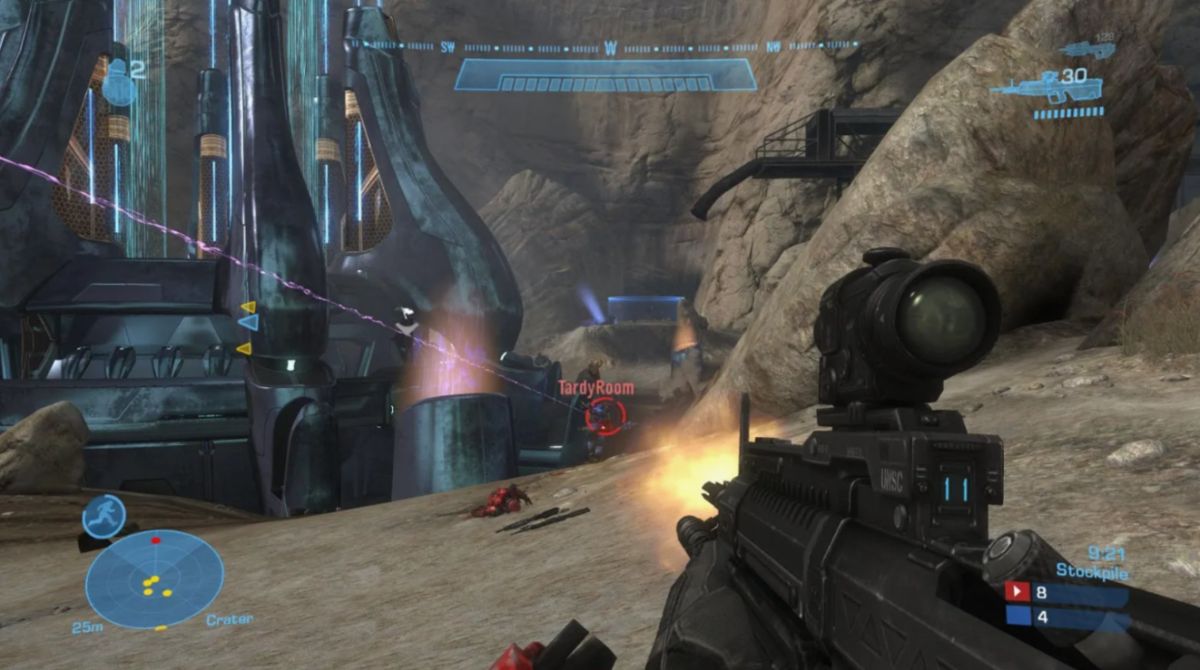Activate the Sprint armor ability icon
The image size is (1200, 670).
[103, 516]
